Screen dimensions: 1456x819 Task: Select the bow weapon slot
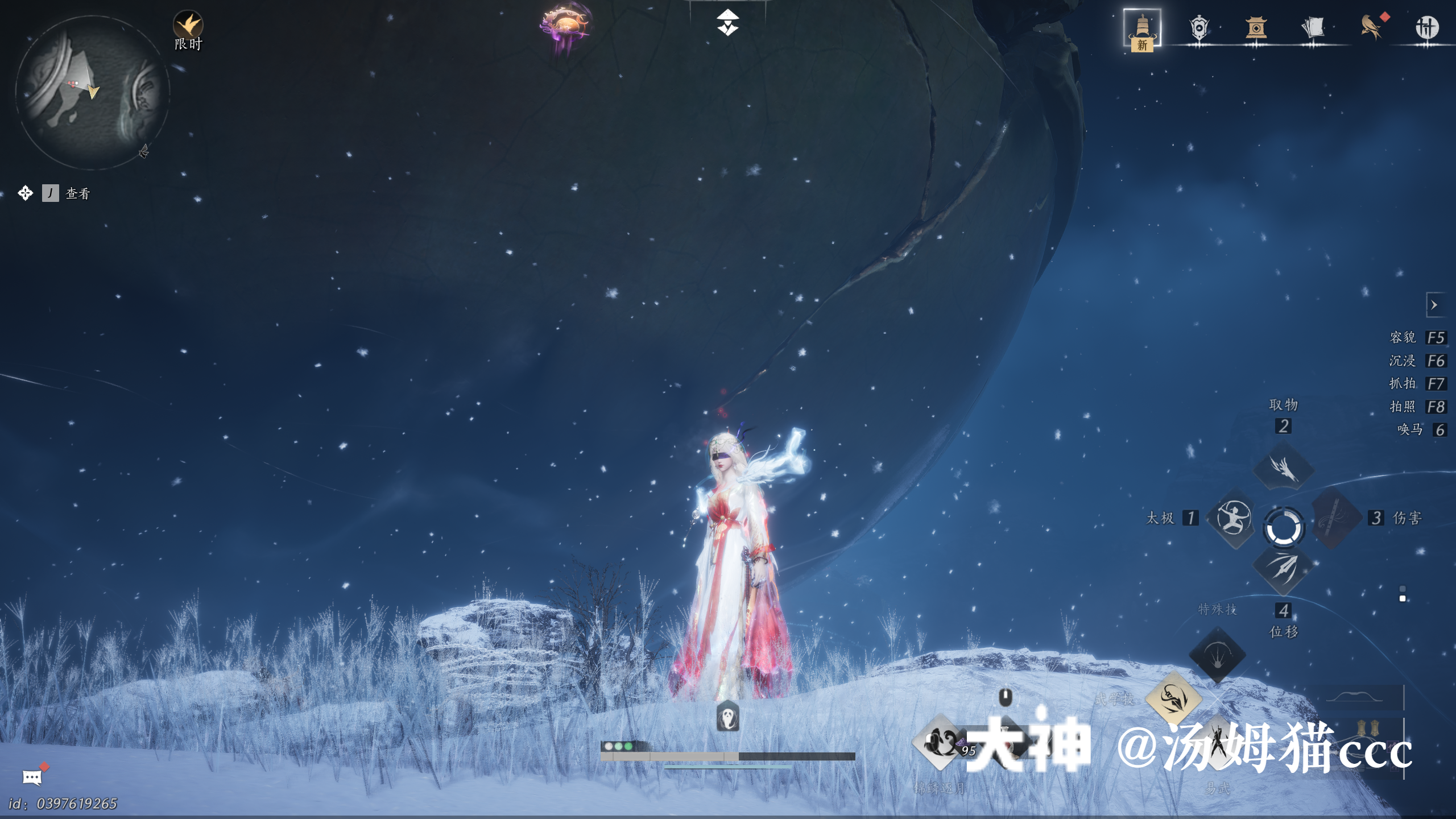1364,697
